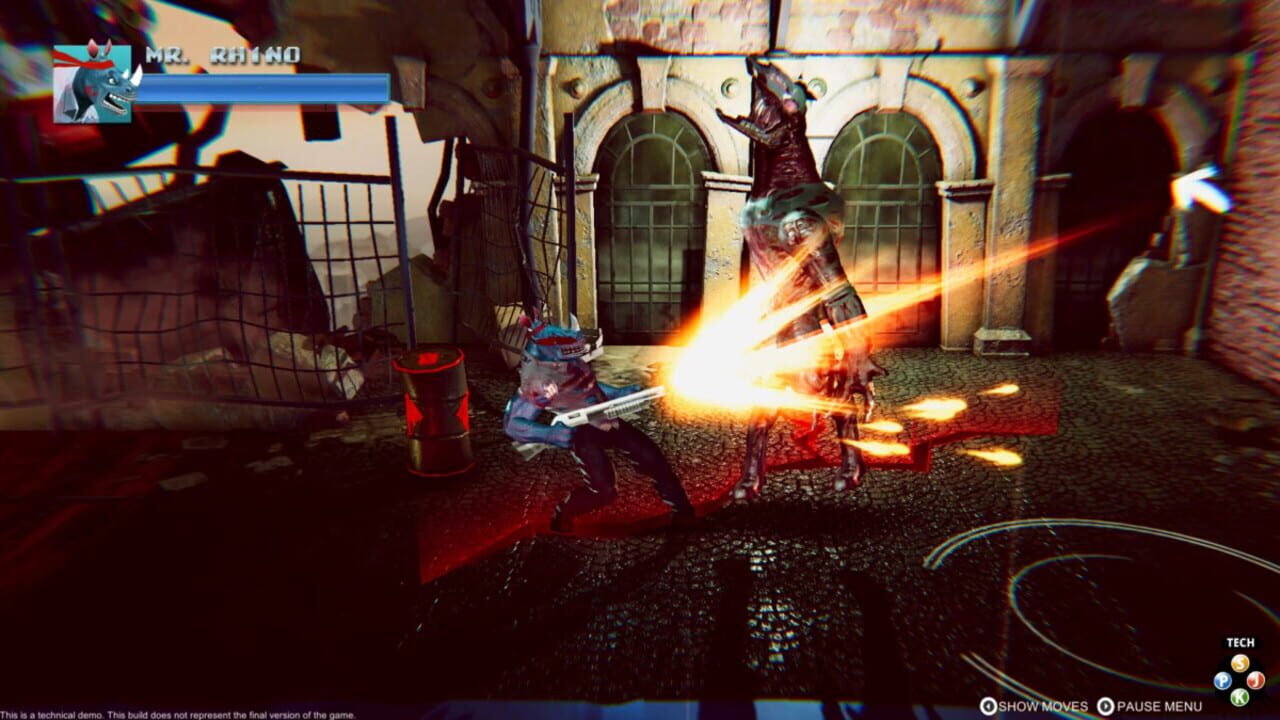The image size is (1280, 720).
Task: Select Mr. Rhino's character portrait
Action: click(x=92, y=85)
